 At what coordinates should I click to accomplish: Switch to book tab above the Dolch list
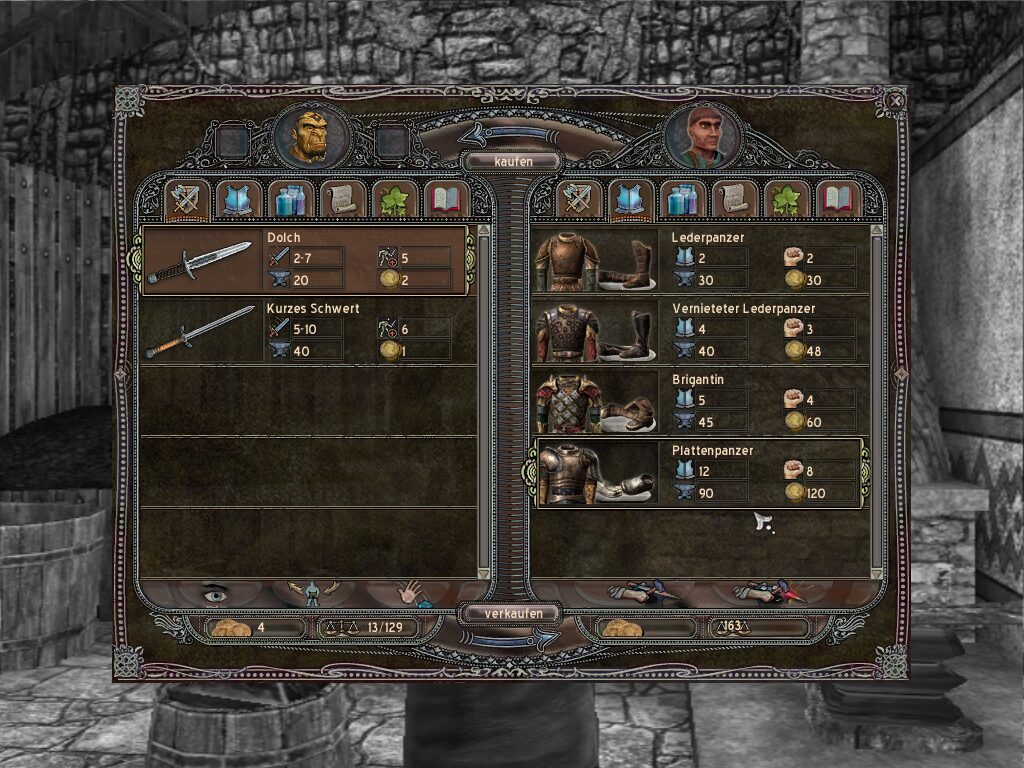446,201
